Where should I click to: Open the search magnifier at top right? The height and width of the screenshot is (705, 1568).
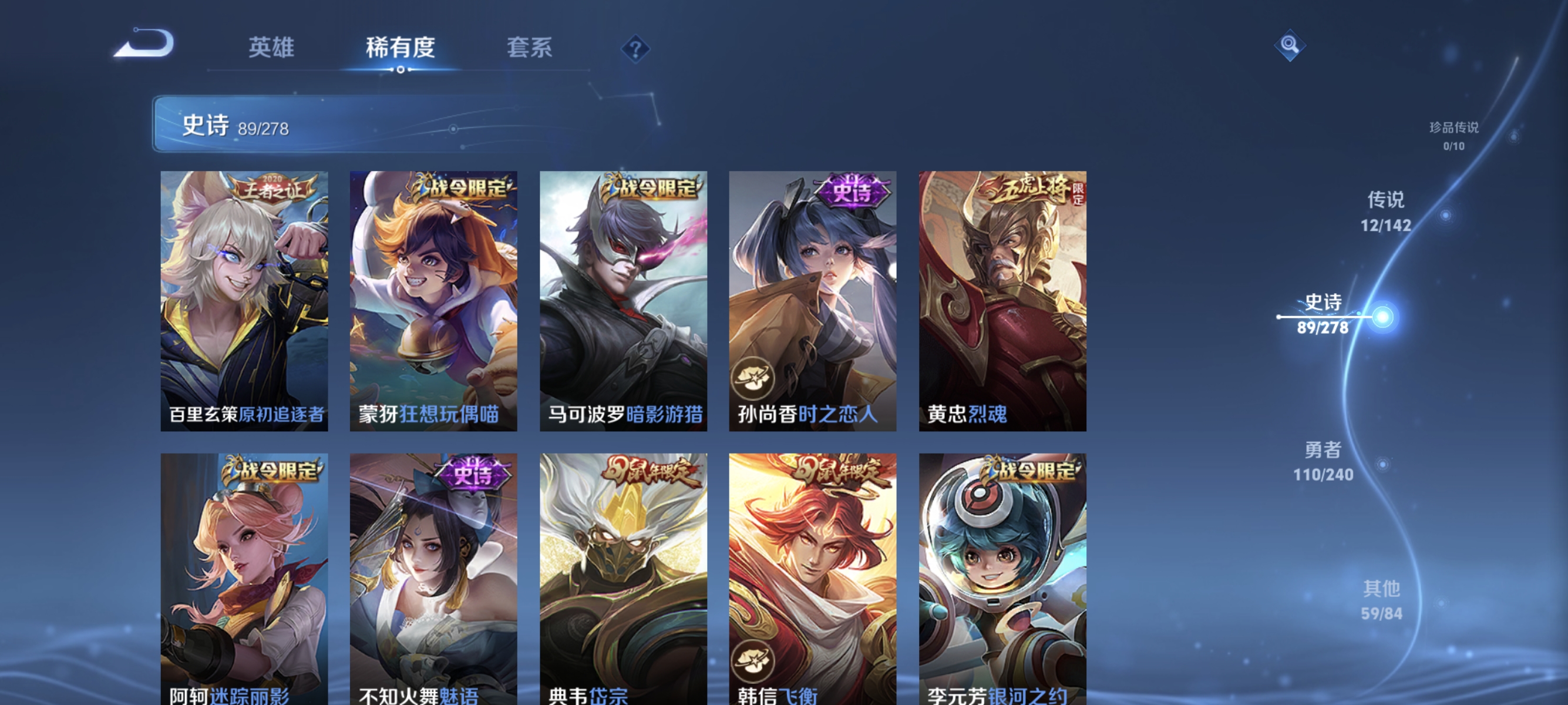[x=1290, y=44]
